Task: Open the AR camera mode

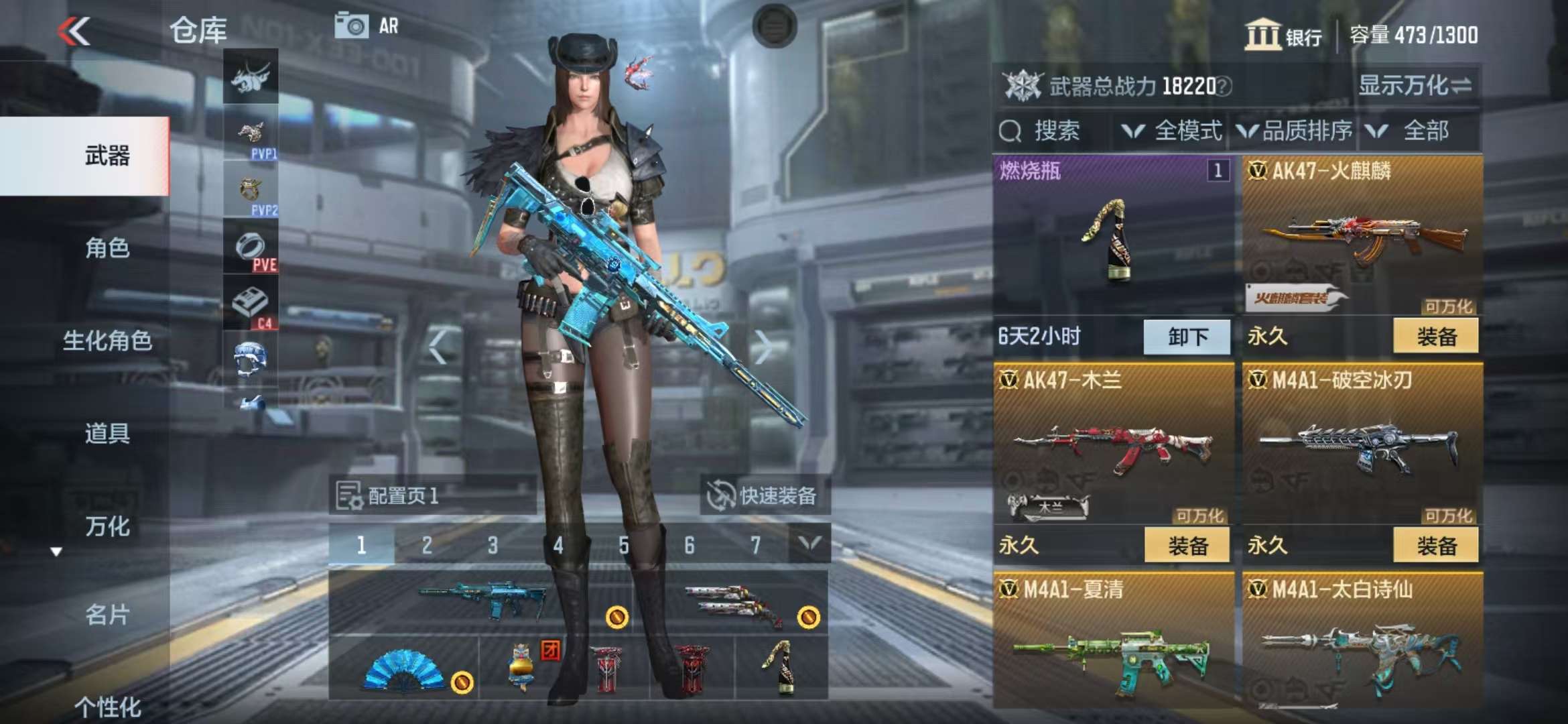Action: [367, 26]
